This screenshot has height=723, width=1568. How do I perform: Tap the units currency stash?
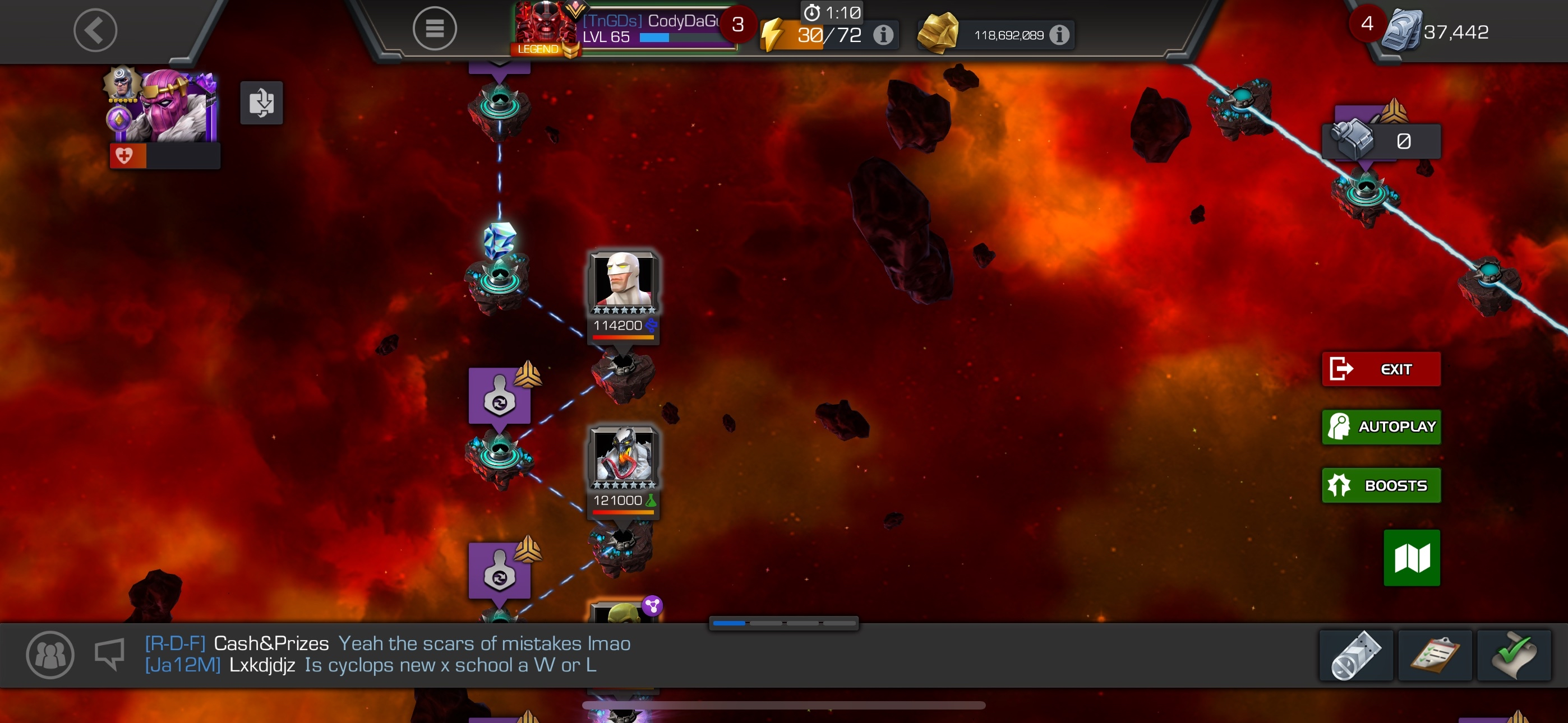tap(1437, 30)
